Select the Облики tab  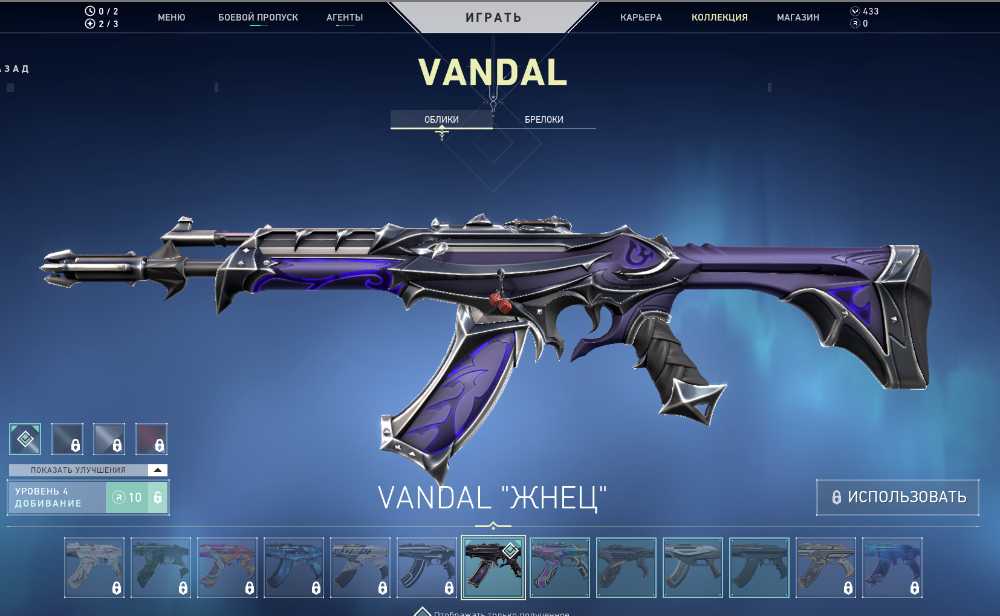point(441,119)
